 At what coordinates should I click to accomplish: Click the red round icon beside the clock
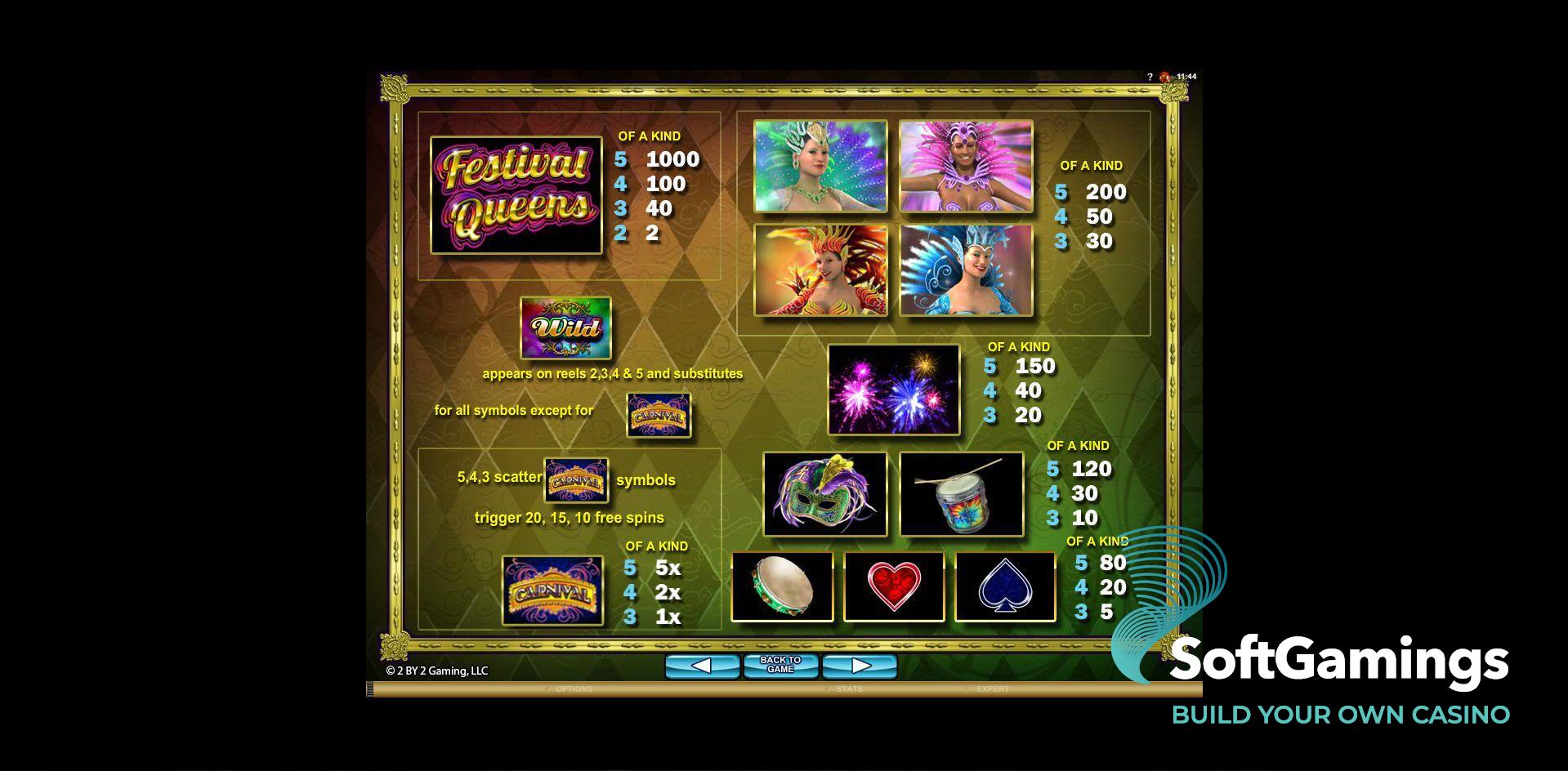click(1164, 77)
